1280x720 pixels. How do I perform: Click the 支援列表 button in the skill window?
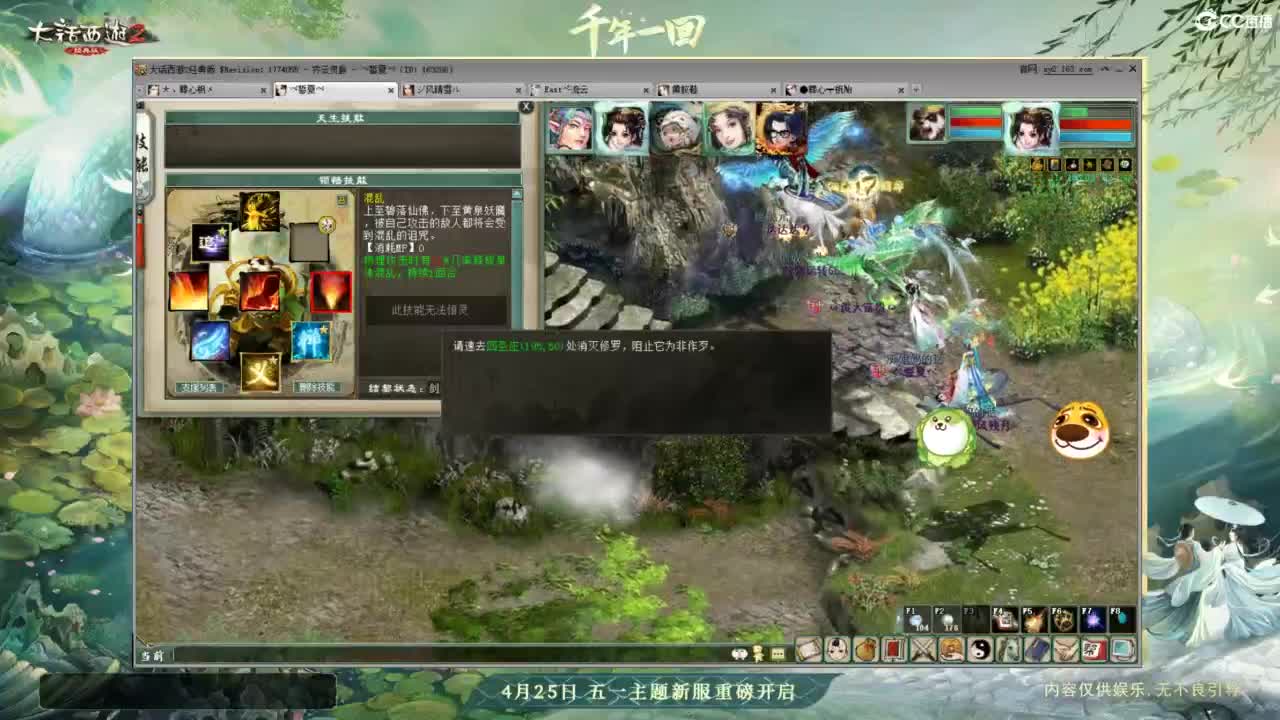200,388
